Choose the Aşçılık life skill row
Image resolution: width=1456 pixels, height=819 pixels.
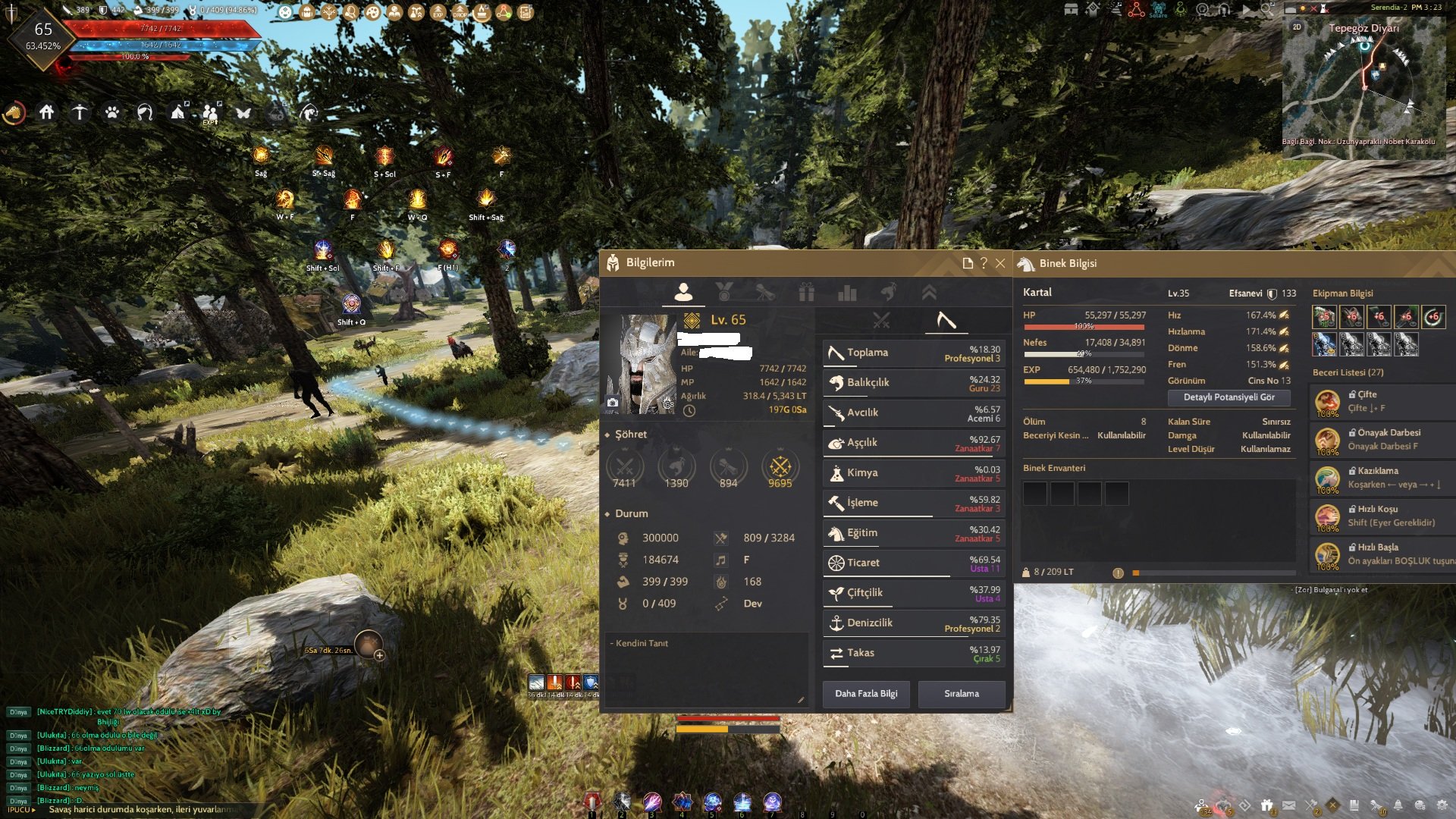(x=913, y=443)
